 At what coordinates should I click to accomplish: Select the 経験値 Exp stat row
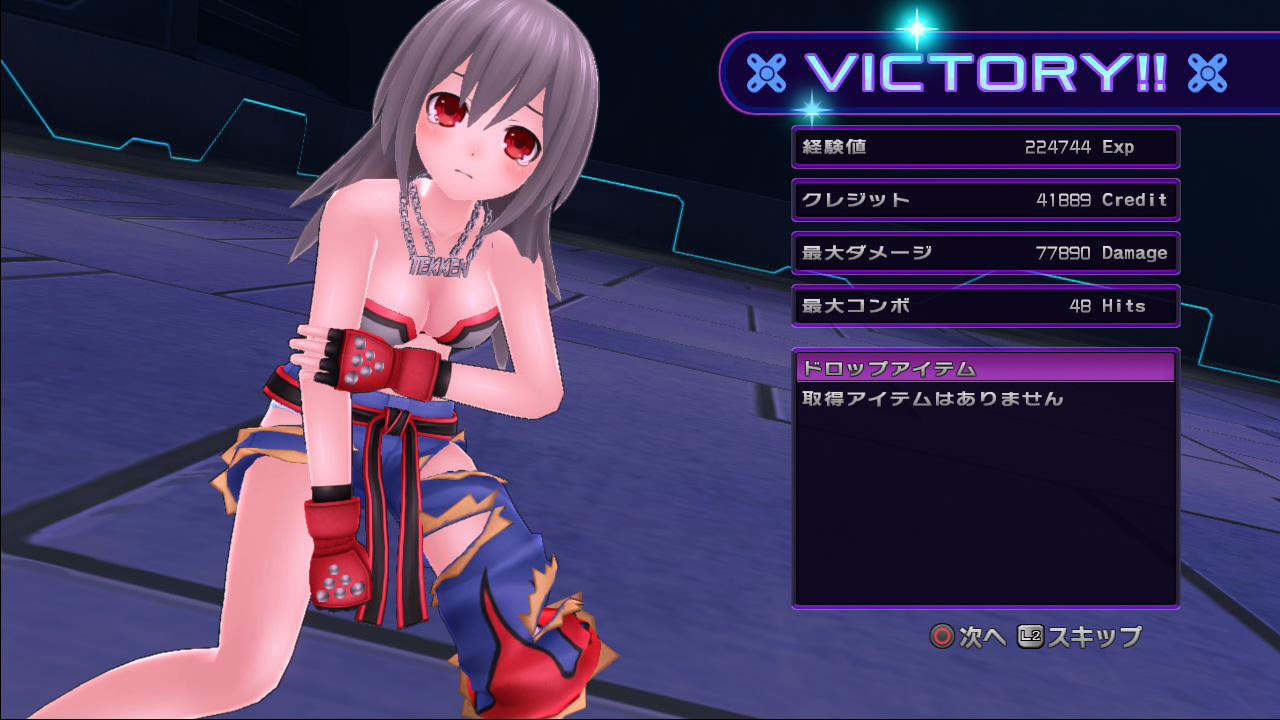(x=985, y=146)
